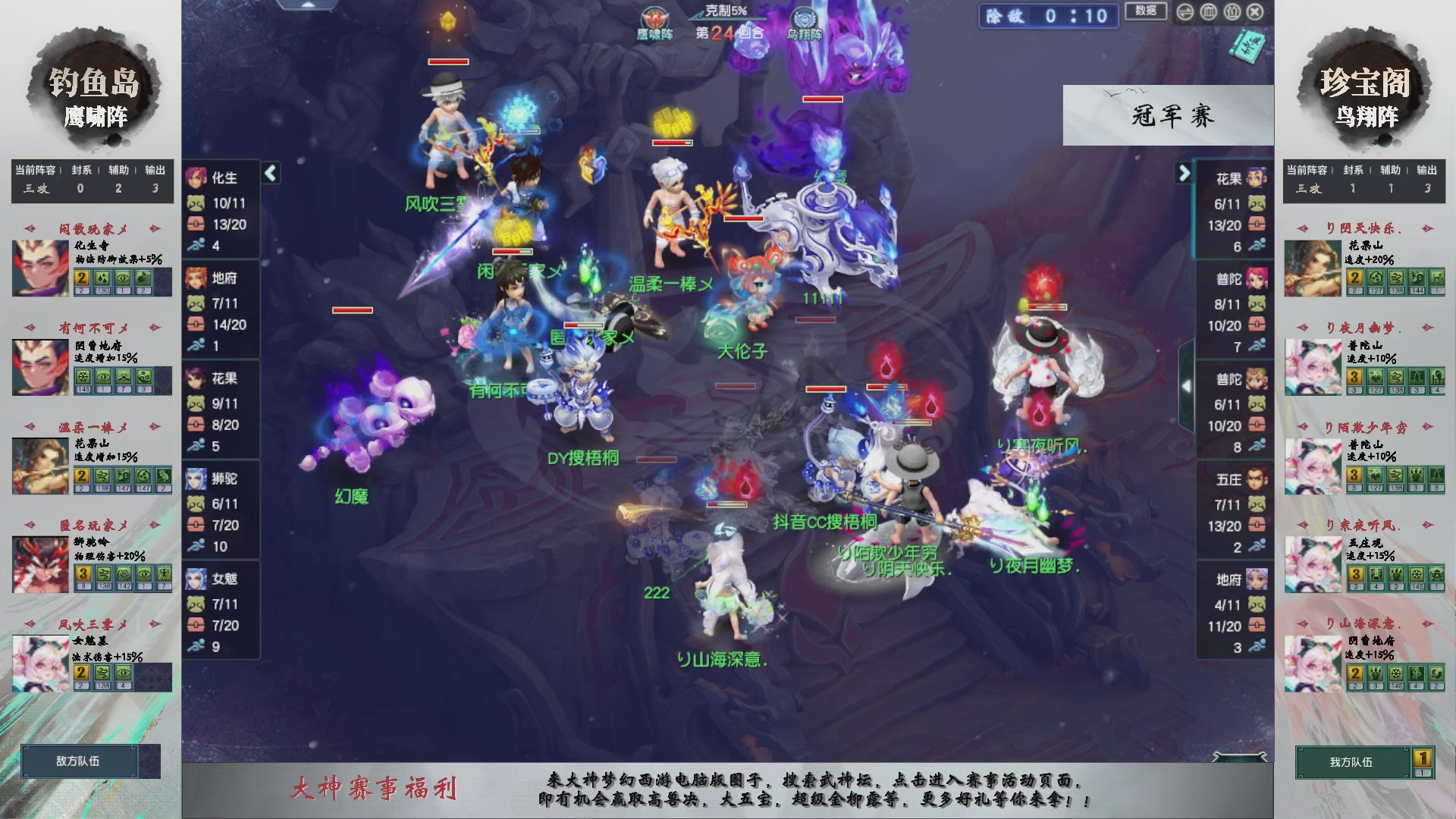This screenshot has width=1456, height=819.
Task: Click the 鹰啸阵 formation emblem at top center
Action: click(x=655, y=17)
